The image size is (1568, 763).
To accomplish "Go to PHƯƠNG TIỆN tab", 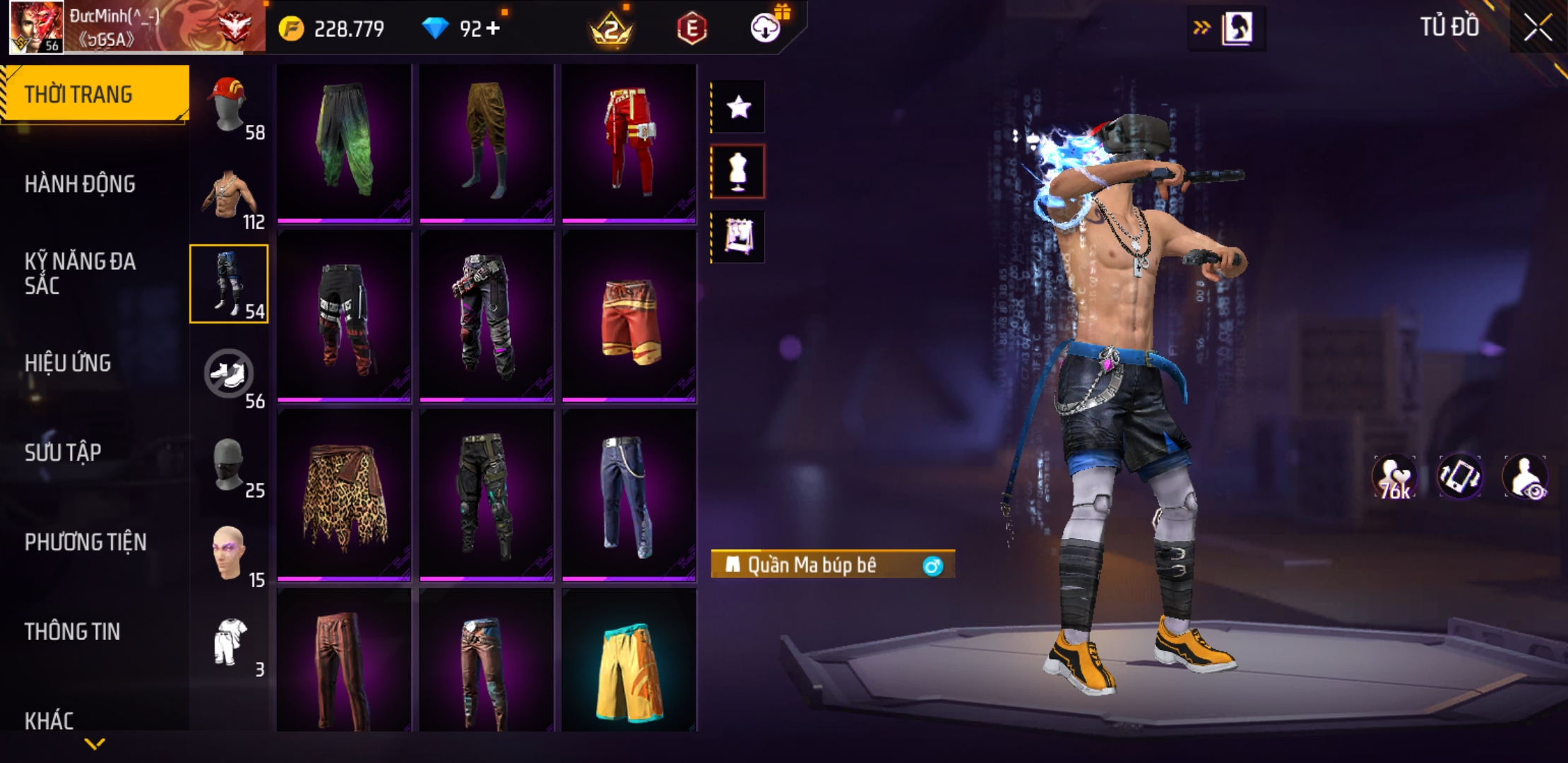I will pyautogui.click(x=85, y=542).
